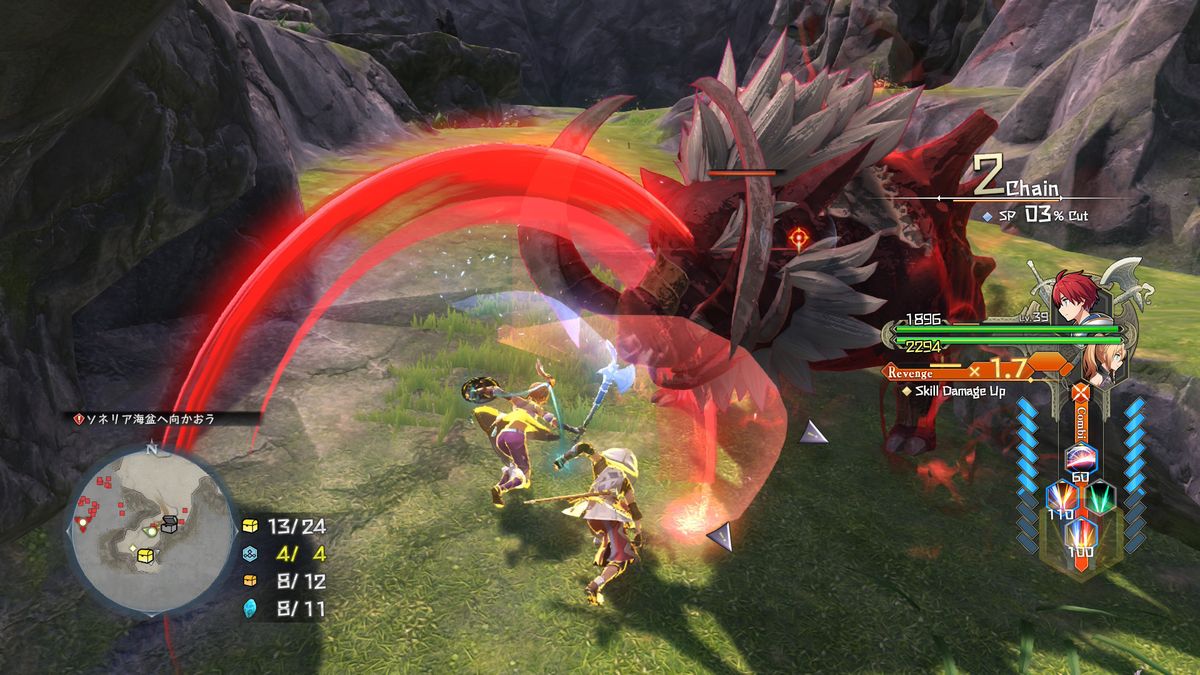The height and width of the screenshot is (675, 1200).
Task: Click the blue hexagon collectible counter icon
Action: [x=250, y=553]
